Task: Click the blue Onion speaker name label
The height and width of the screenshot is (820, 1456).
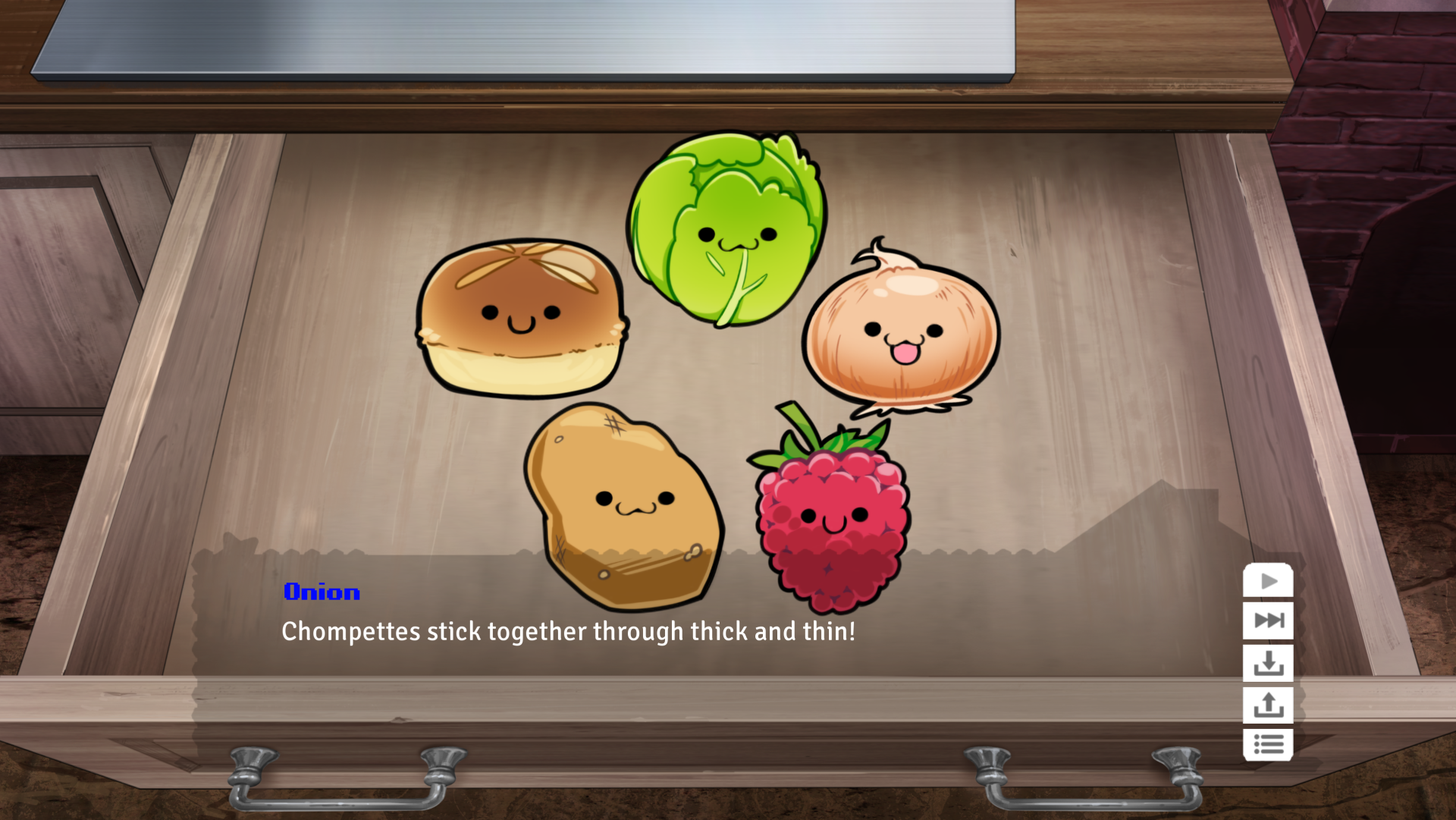Action: [x=322, y=592]
